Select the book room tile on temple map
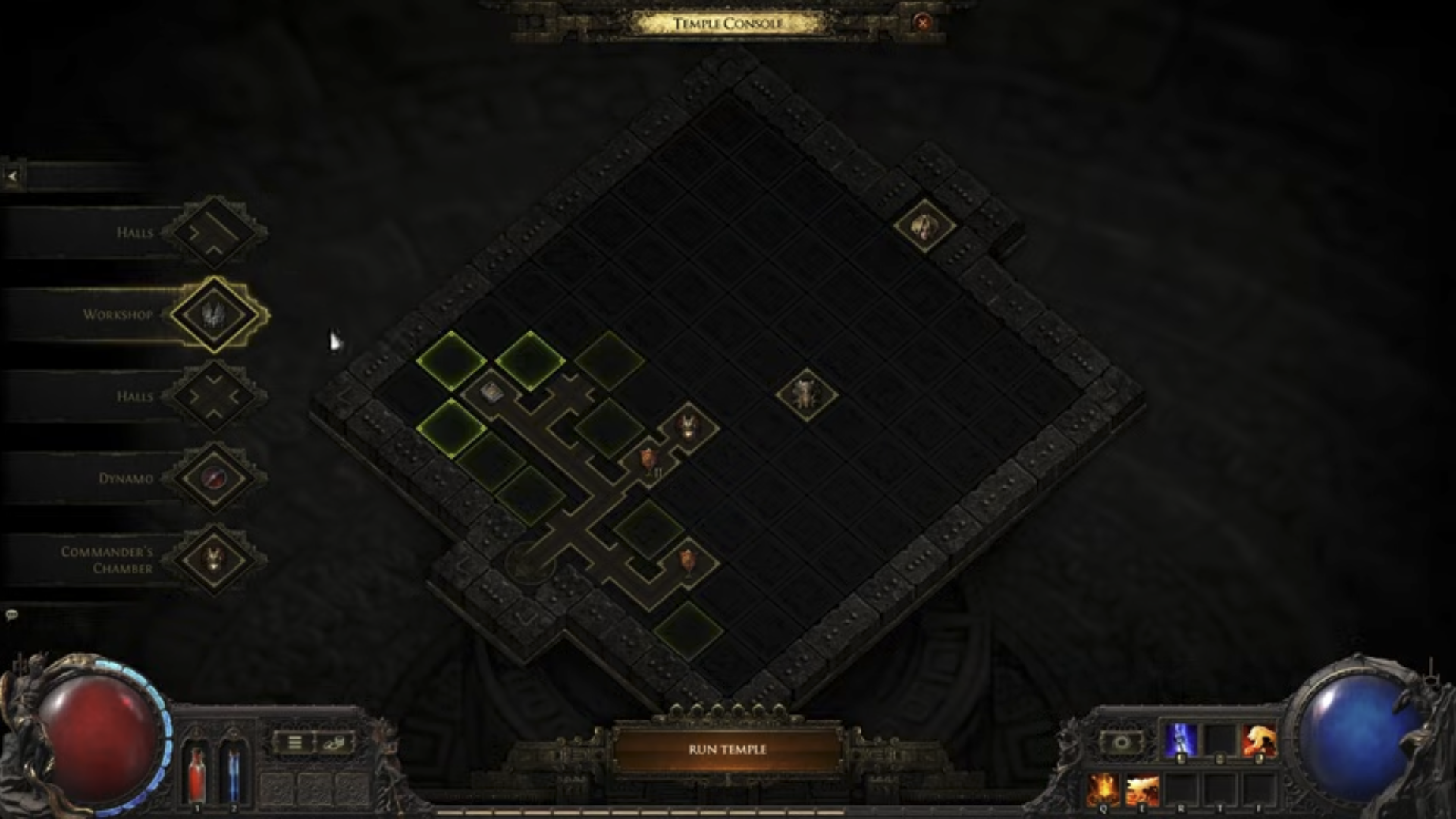 coord(491,391)
